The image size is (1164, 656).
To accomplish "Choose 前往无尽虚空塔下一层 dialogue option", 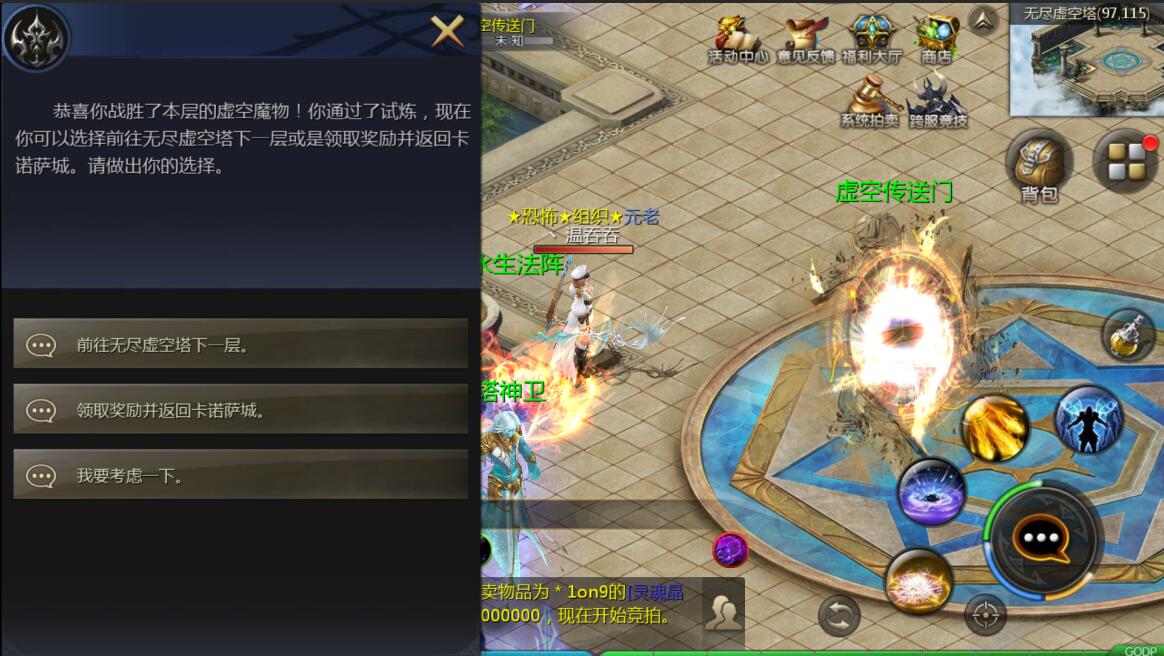I will pyautogui.click(x=240, y=345).
